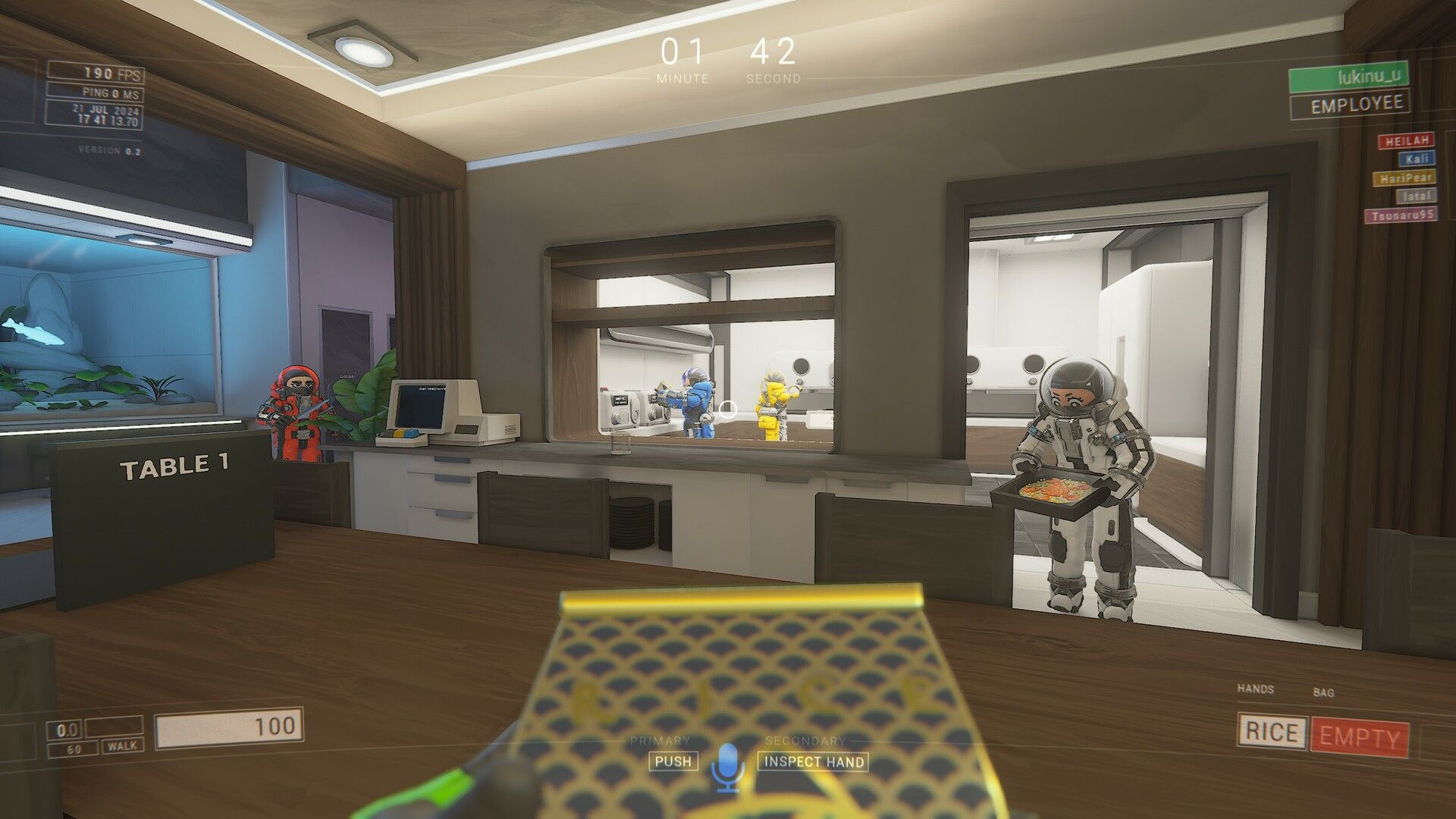Select HEILAH in the player roster
1456x819 pixels.
point(1407,140)
